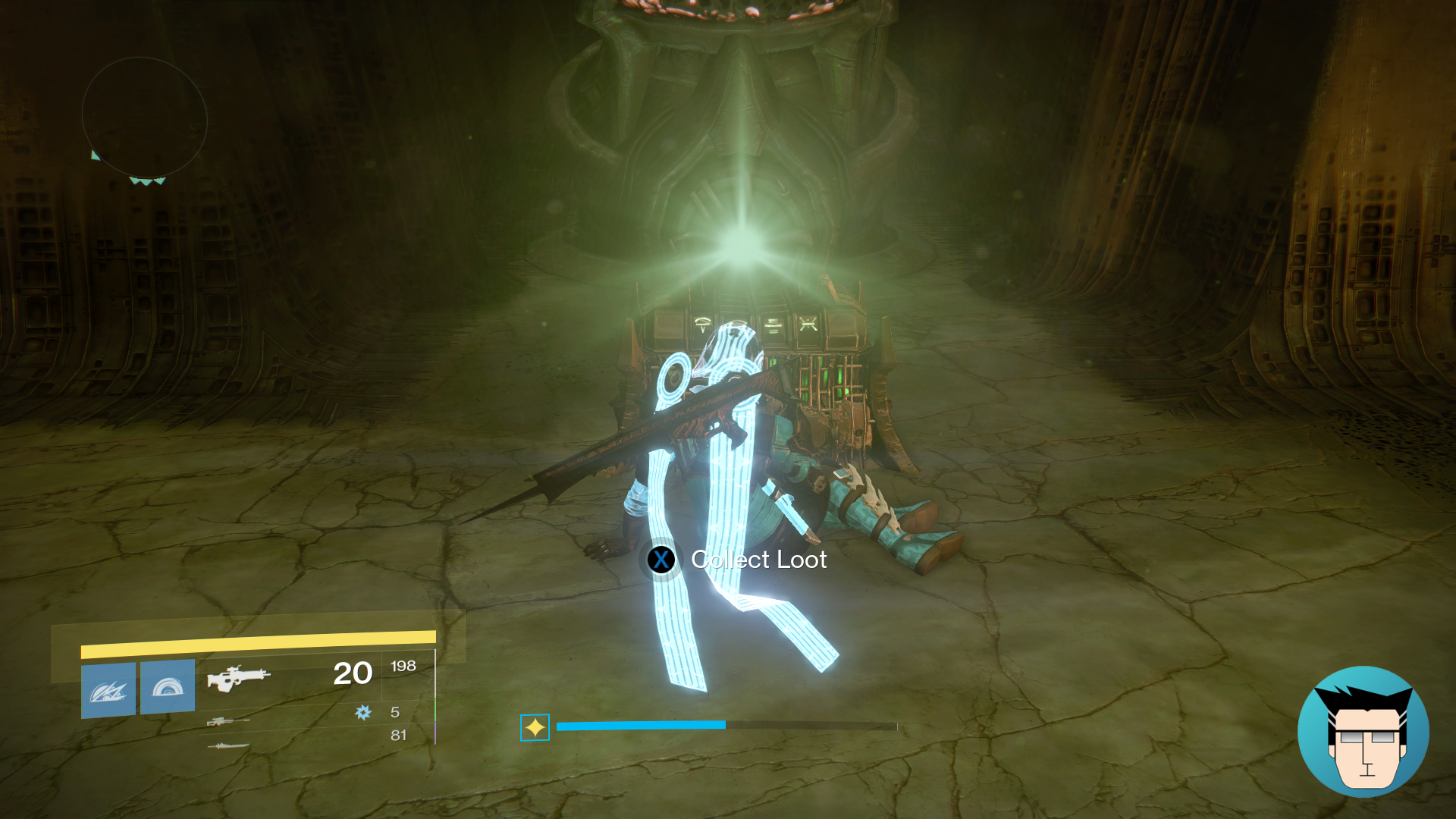Select the ammo count reading 198
The width and height of the screenshot is (1456, 819).
click(404, 666)
